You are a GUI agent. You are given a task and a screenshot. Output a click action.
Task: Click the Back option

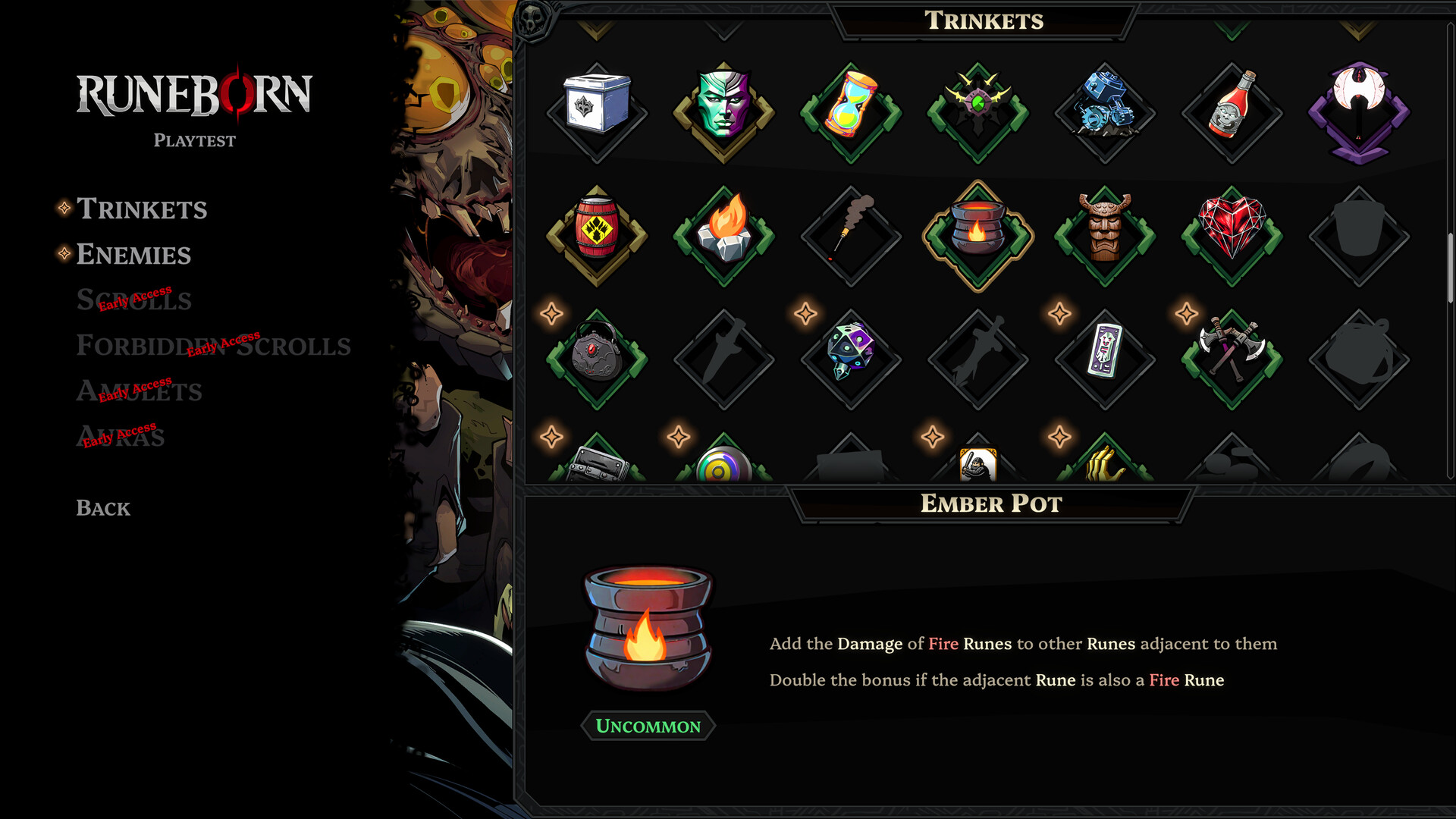coord(102,508)
